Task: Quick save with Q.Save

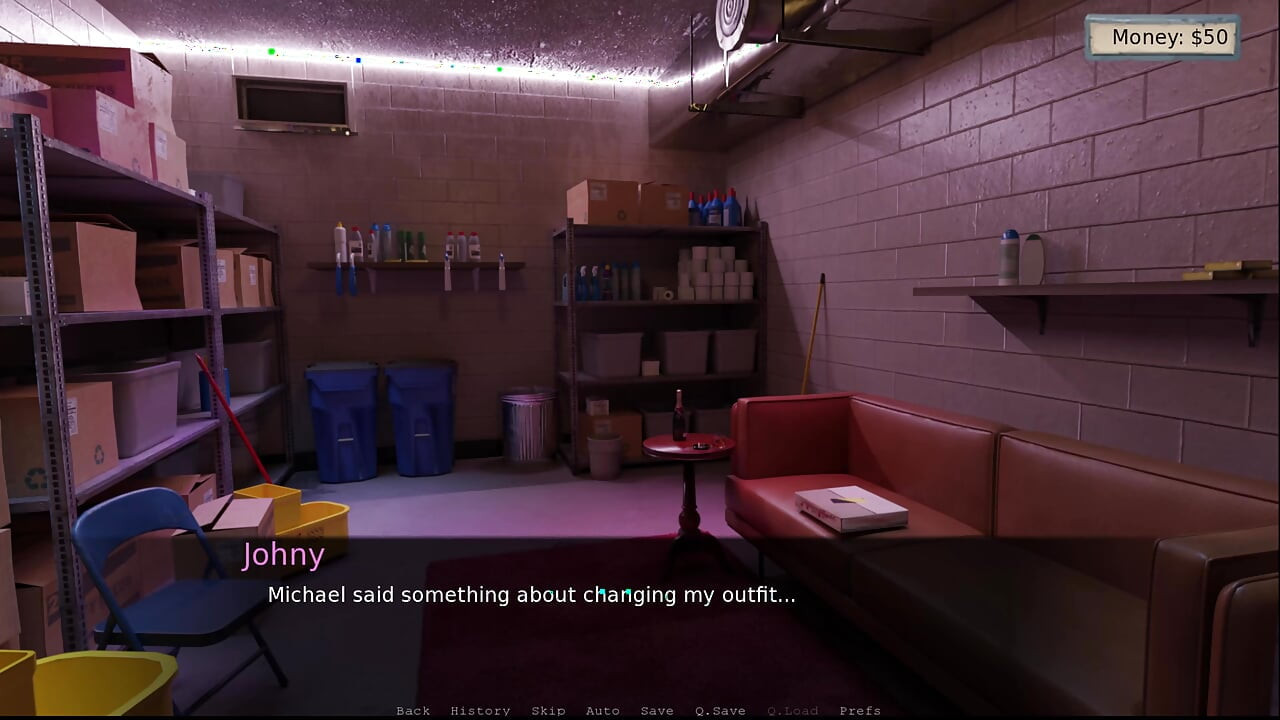Action: click(720, 711)
